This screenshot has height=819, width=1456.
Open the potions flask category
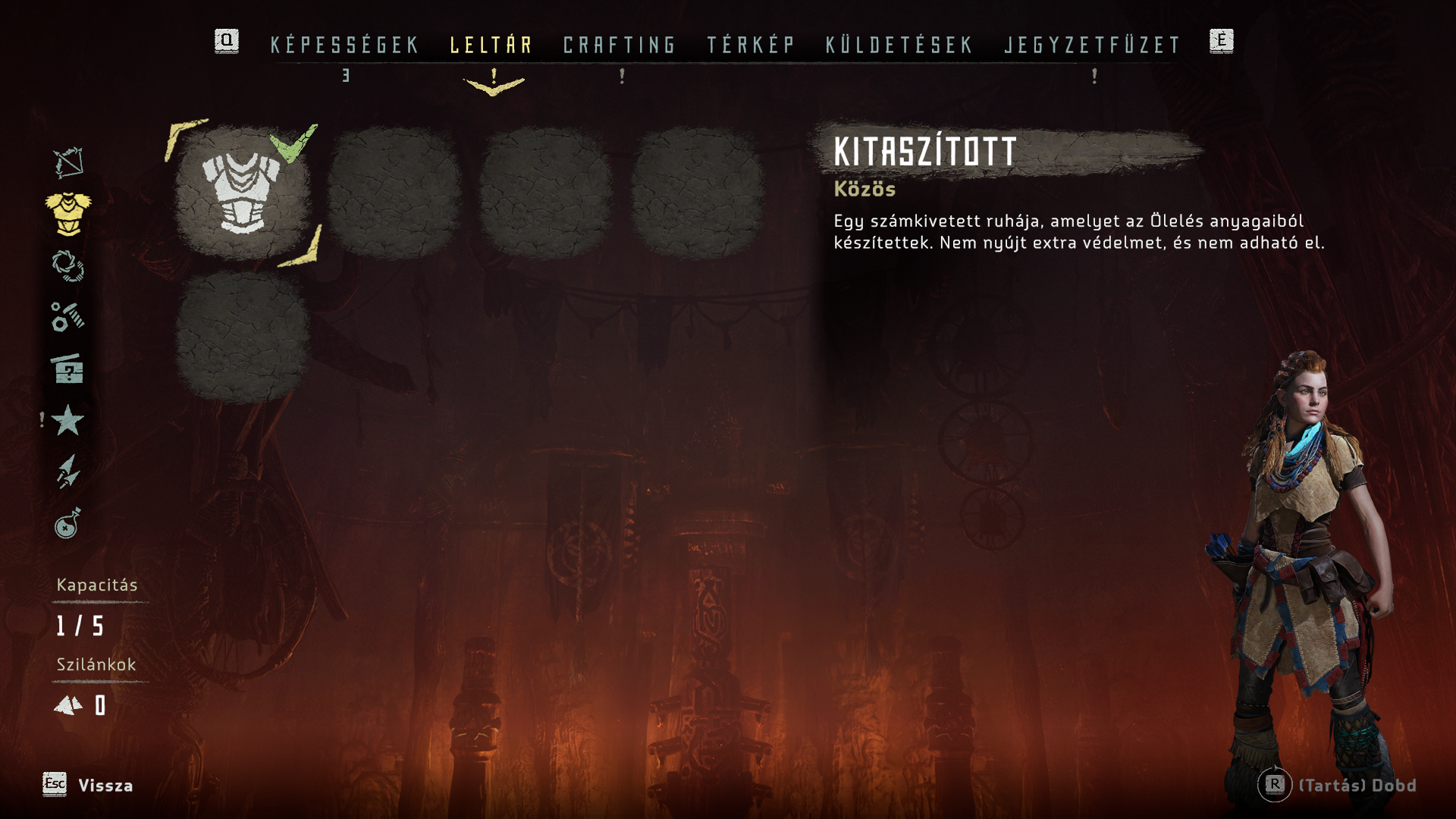coord(68,523)
